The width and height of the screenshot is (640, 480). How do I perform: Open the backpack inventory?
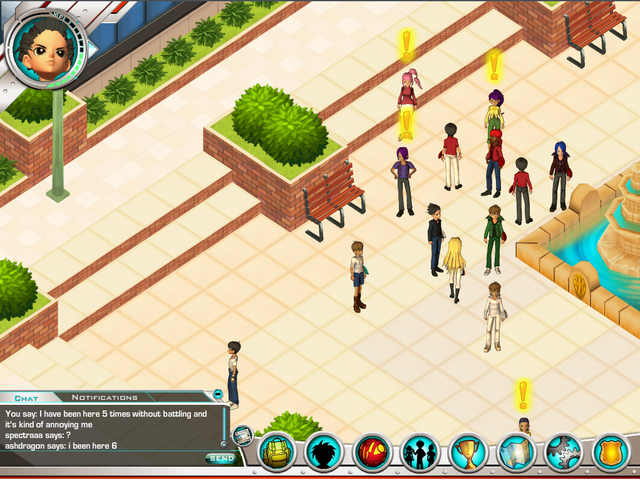pyautogui.click(x=277, y=453)
